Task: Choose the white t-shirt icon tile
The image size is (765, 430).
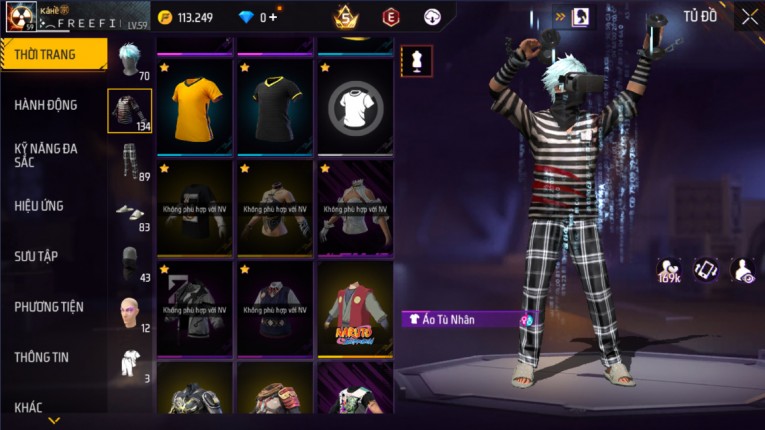Action: (x=355, y=106)
